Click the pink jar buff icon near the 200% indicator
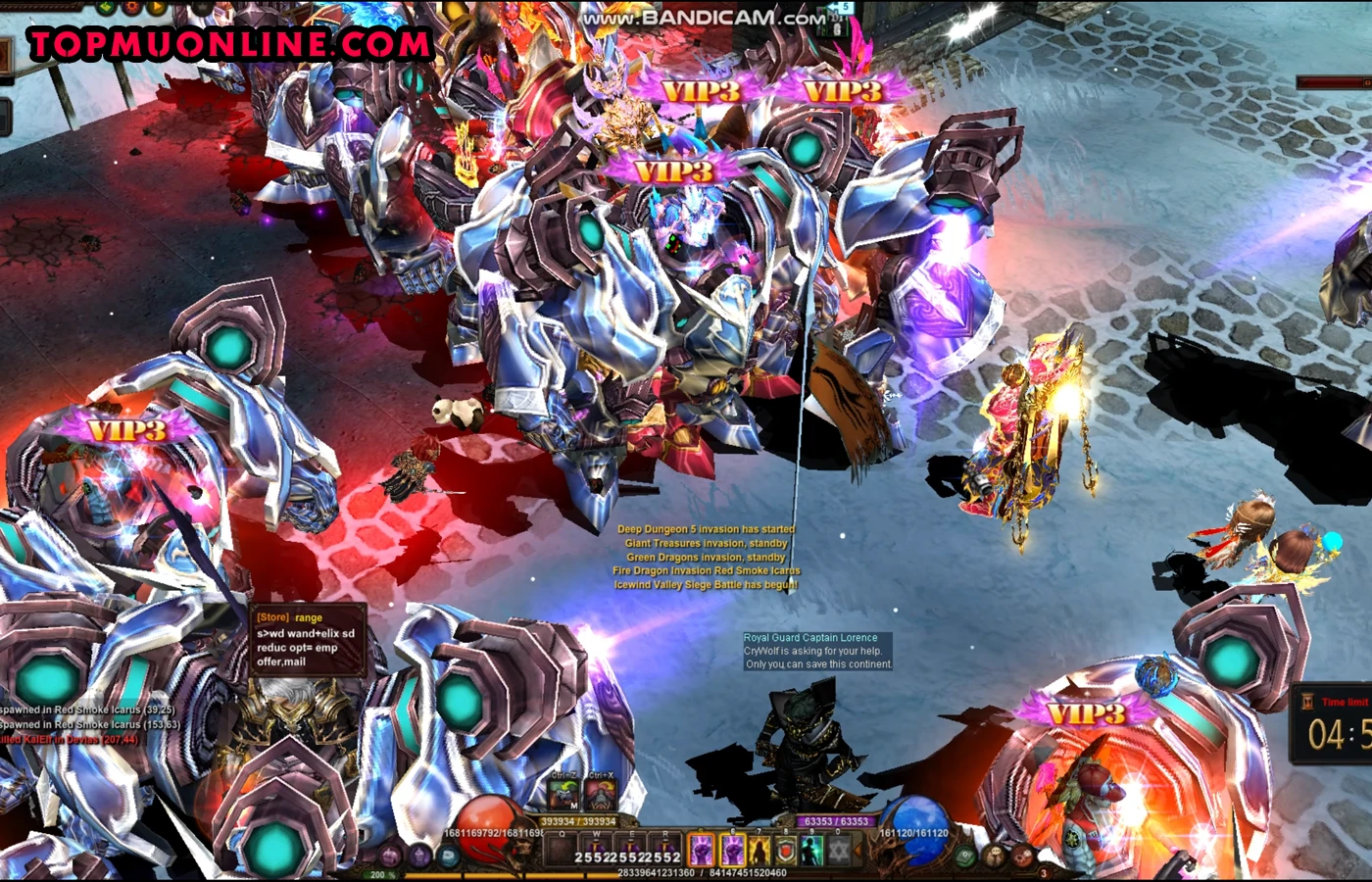Image resolution: width=1372 pixels, height=882 pixels. [391, 856]
